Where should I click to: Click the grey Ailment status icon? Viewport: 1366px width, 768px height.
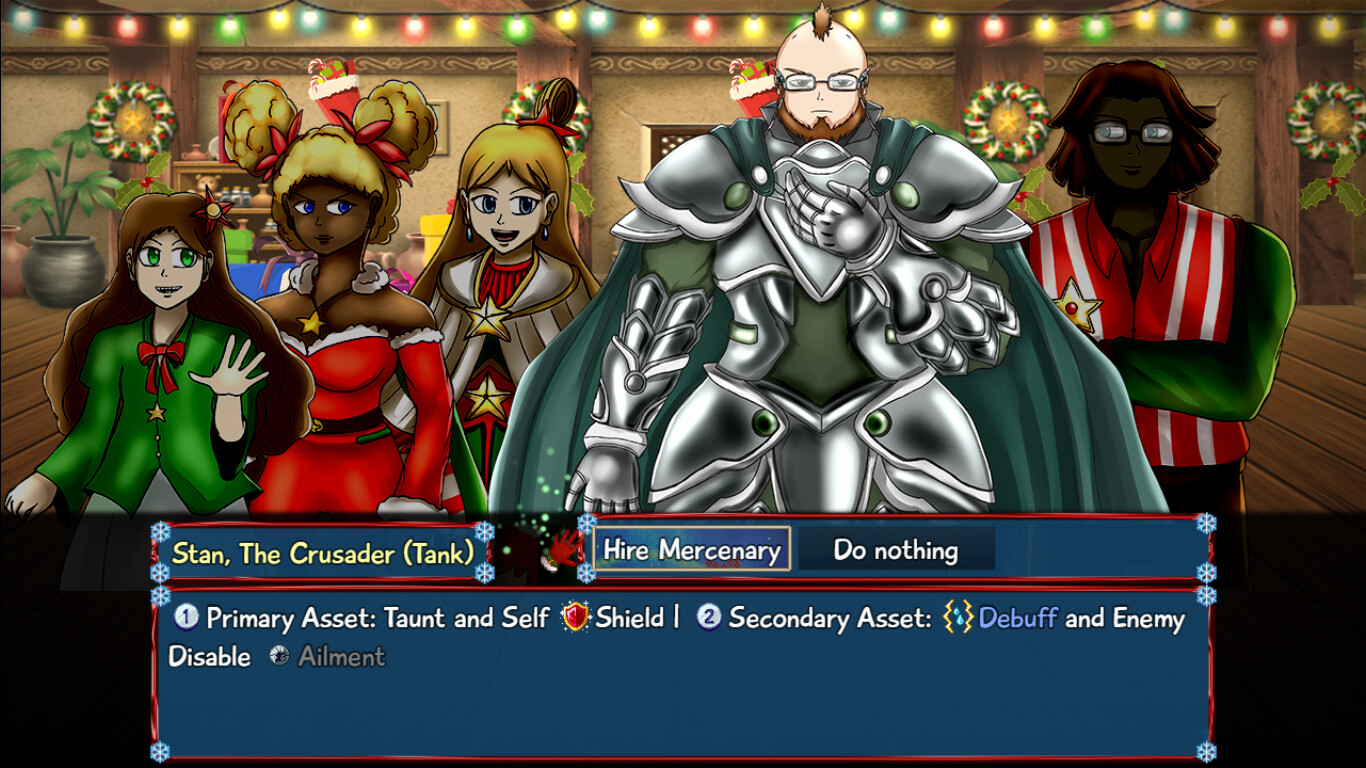coord(277,656)
